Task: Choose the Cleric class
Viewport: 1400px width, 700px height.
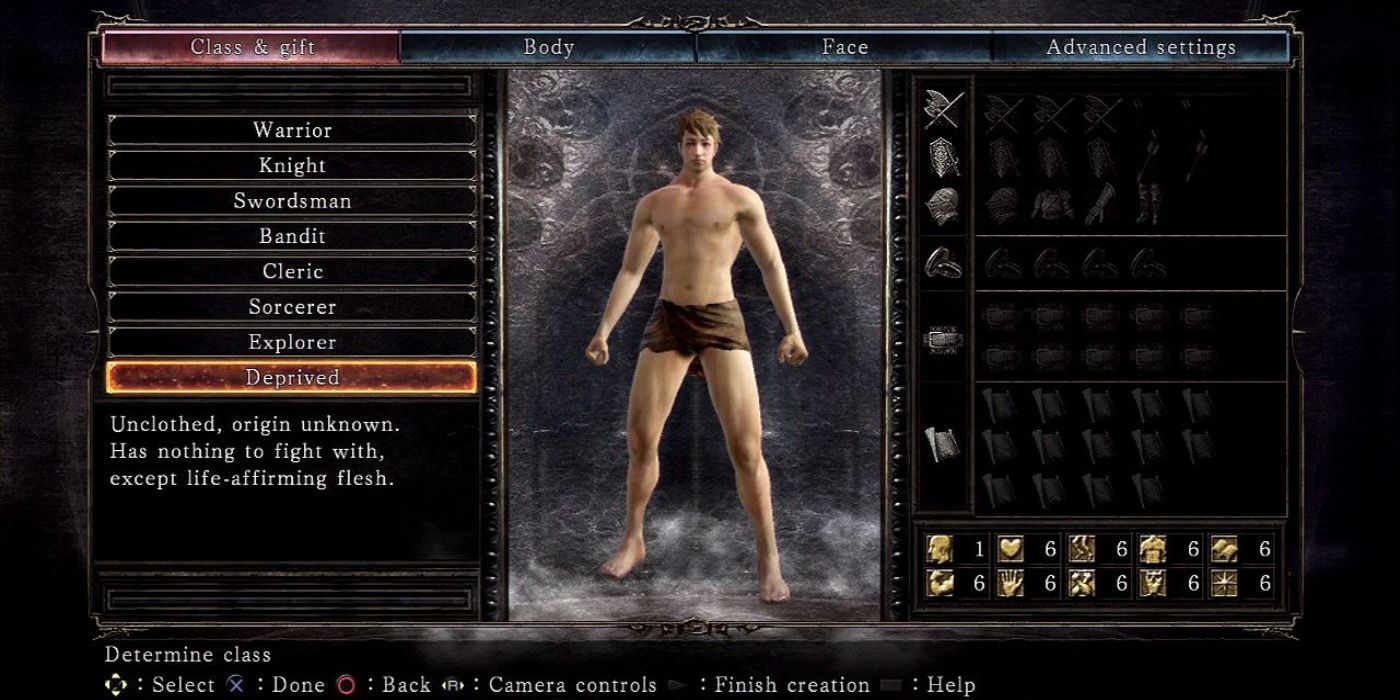Action: point(292,271)
